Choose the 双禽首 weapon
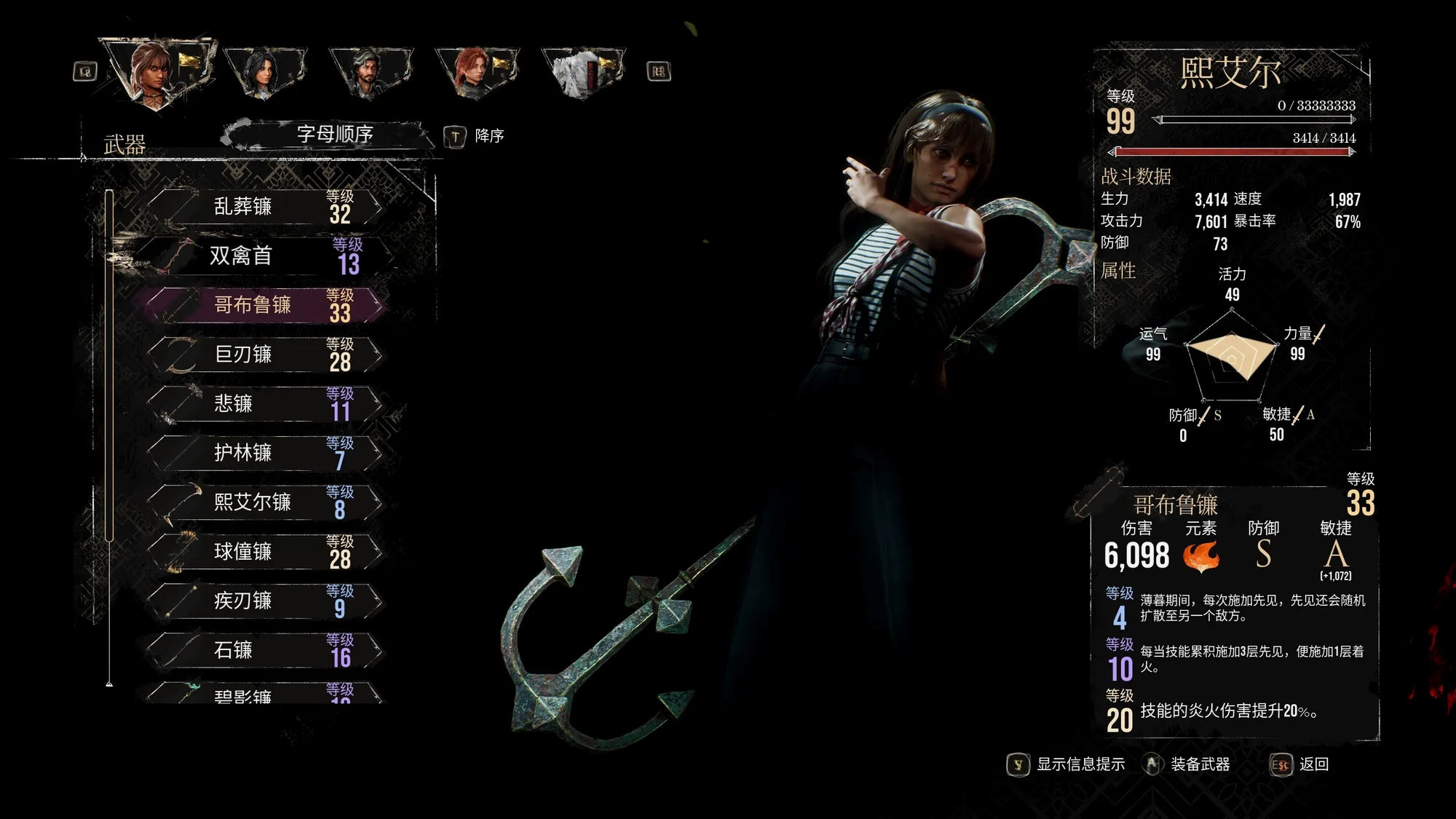The height and width of the screenshot is (819, 1456). point(266,256)
